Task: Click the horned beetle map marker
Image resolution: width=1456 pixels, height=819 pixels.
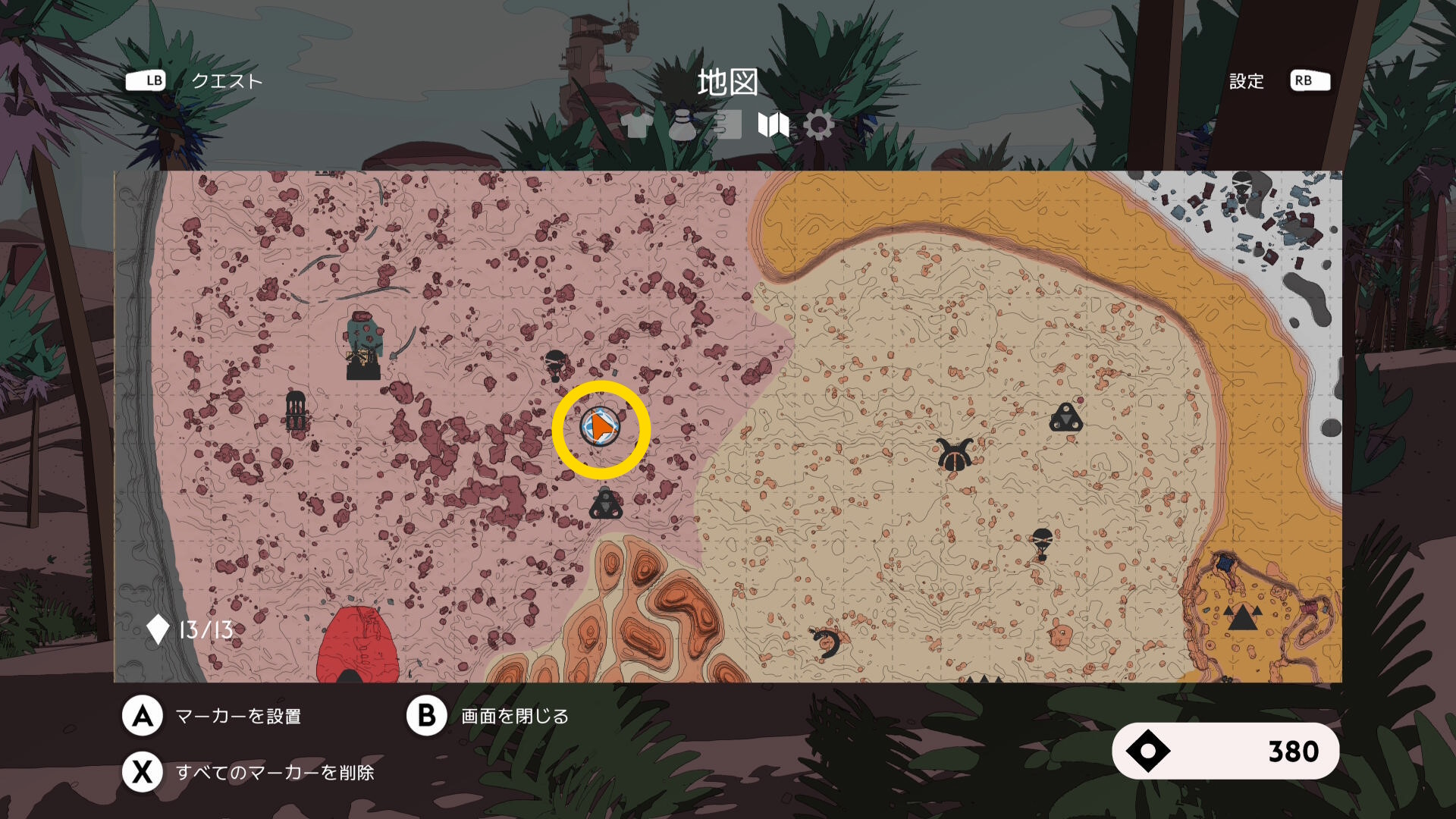Action: click(x=954, y=455)
